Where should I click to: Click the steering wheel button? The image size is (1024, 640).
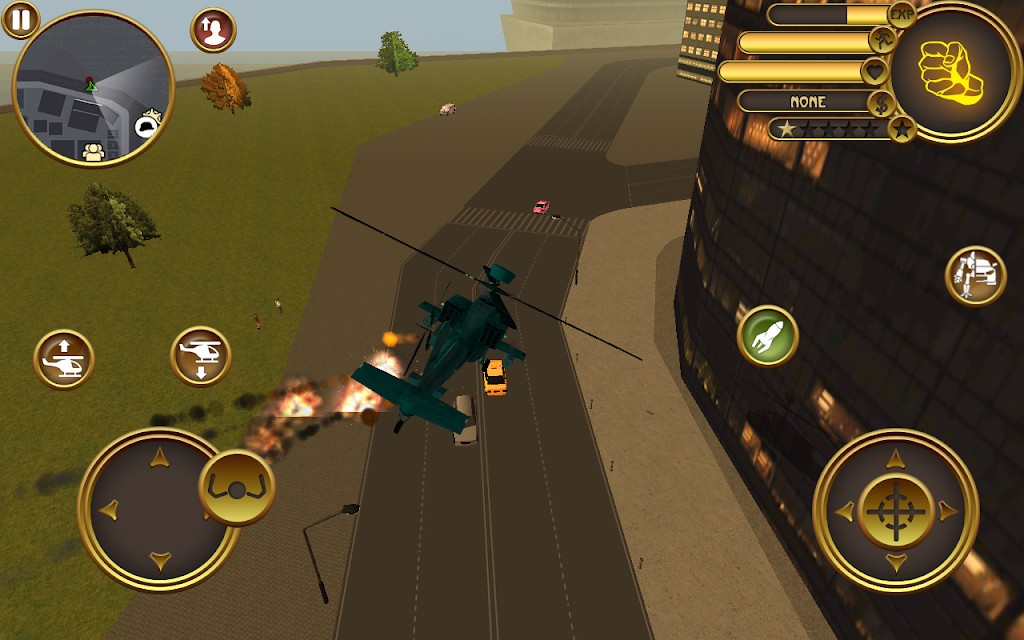(x=237, y=488)
